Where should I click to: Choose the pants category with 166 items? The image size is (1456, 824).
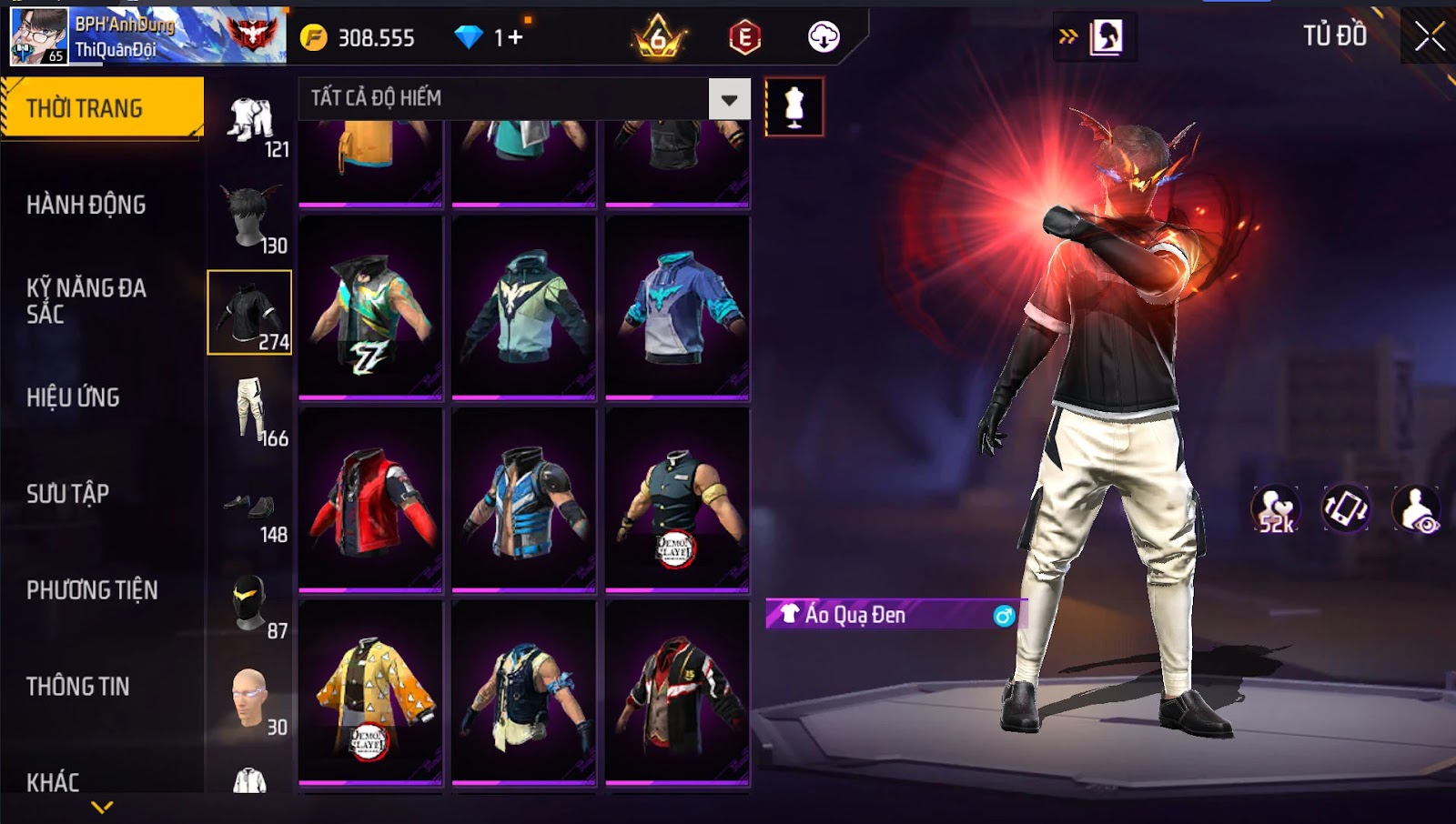coord(251,410)
